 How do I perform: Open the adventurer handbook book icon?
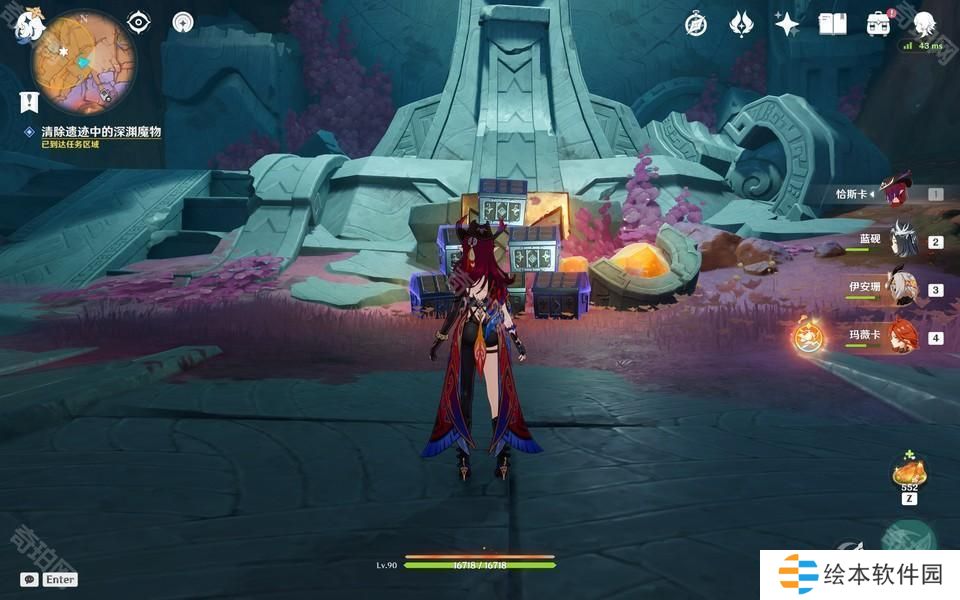pyautogui.click(x=832, y=25)
